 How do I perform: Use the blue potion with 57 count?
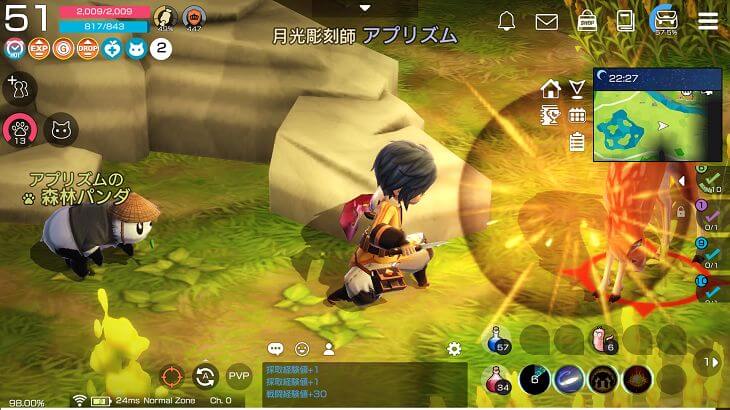point(500,341)
